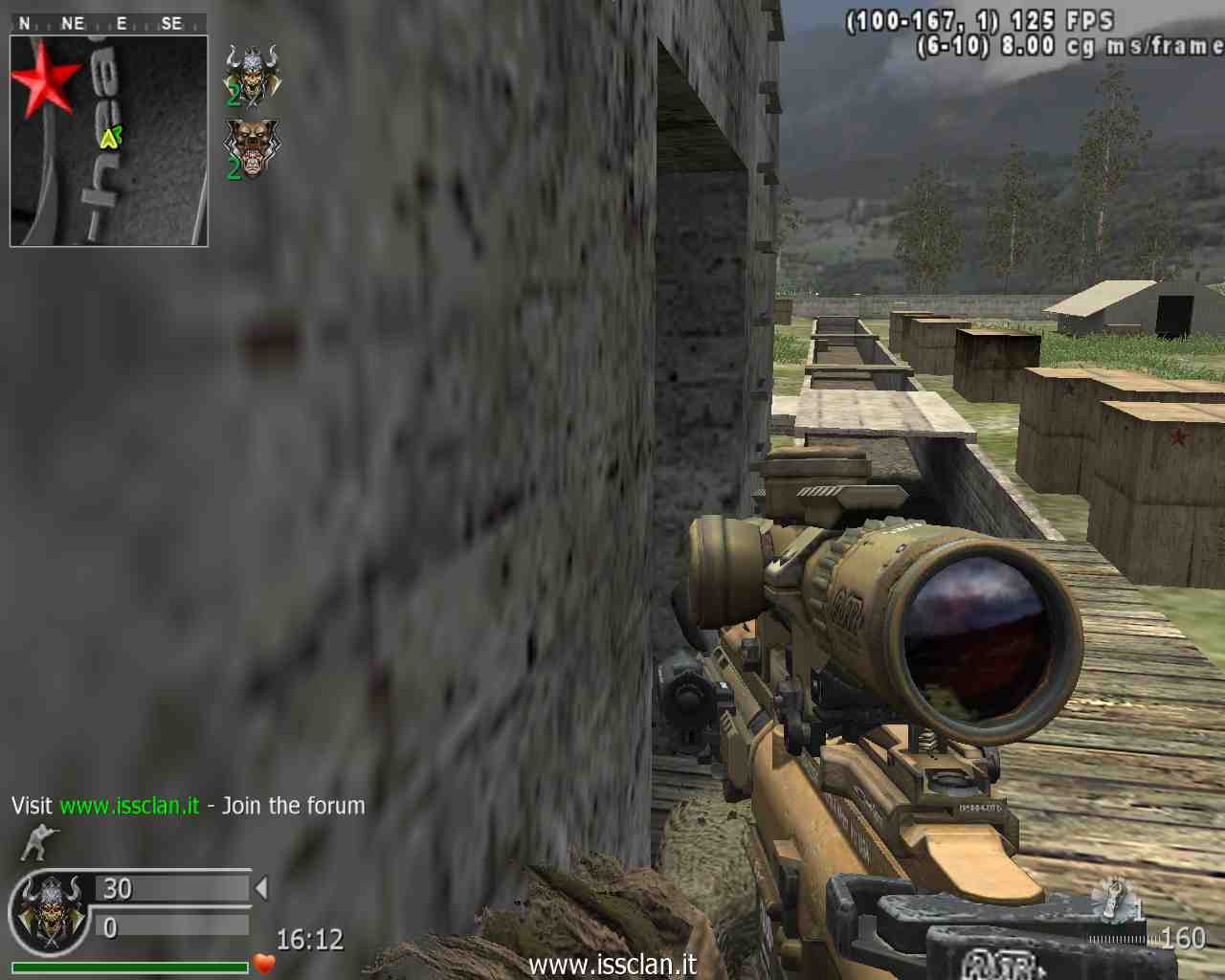
Task: Click the minimap in the corner
Action: (x=109, y=141)
